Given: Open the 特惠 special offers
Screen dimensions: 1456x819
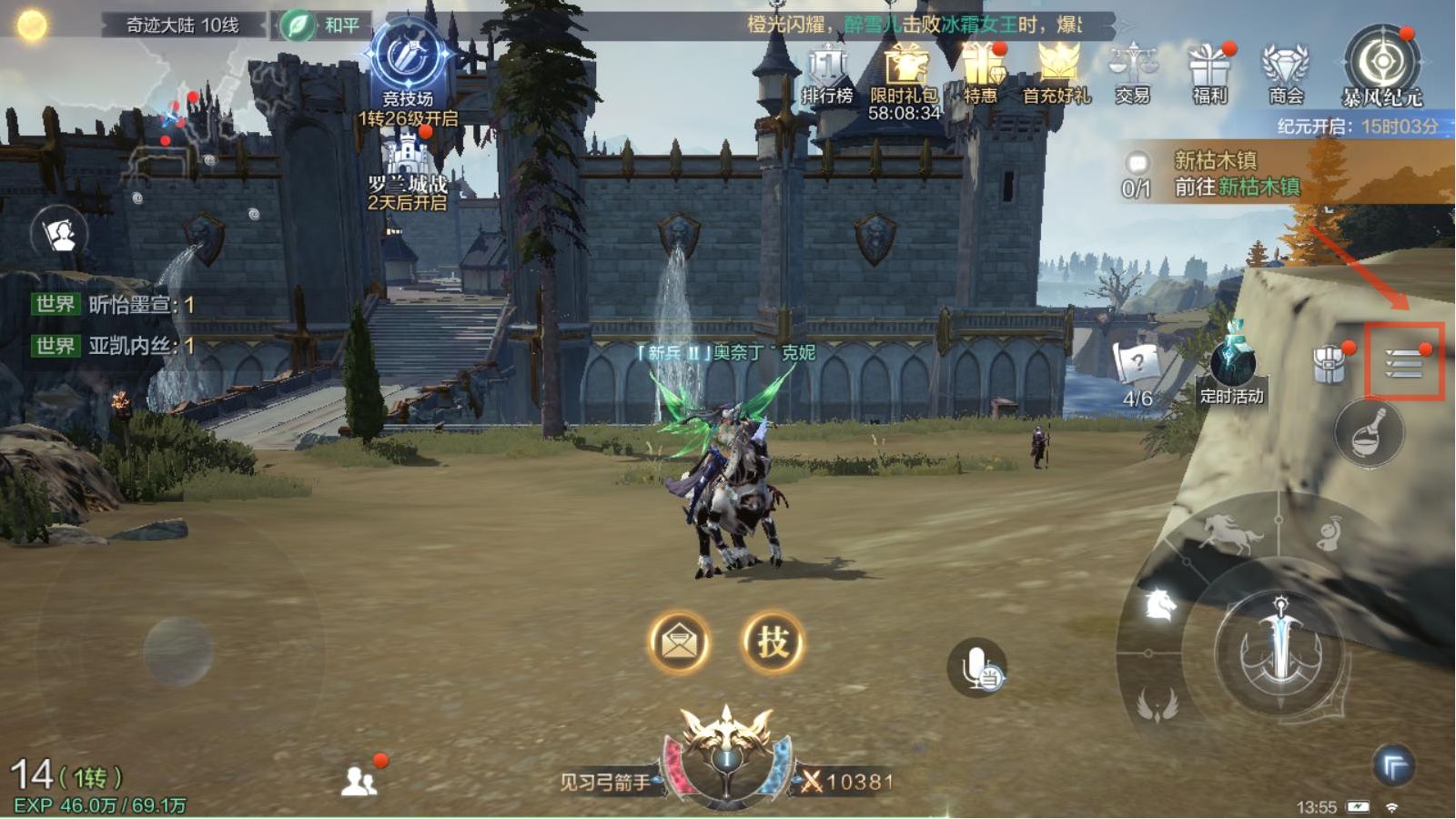Looking at the screenshot, I should 981,73.
